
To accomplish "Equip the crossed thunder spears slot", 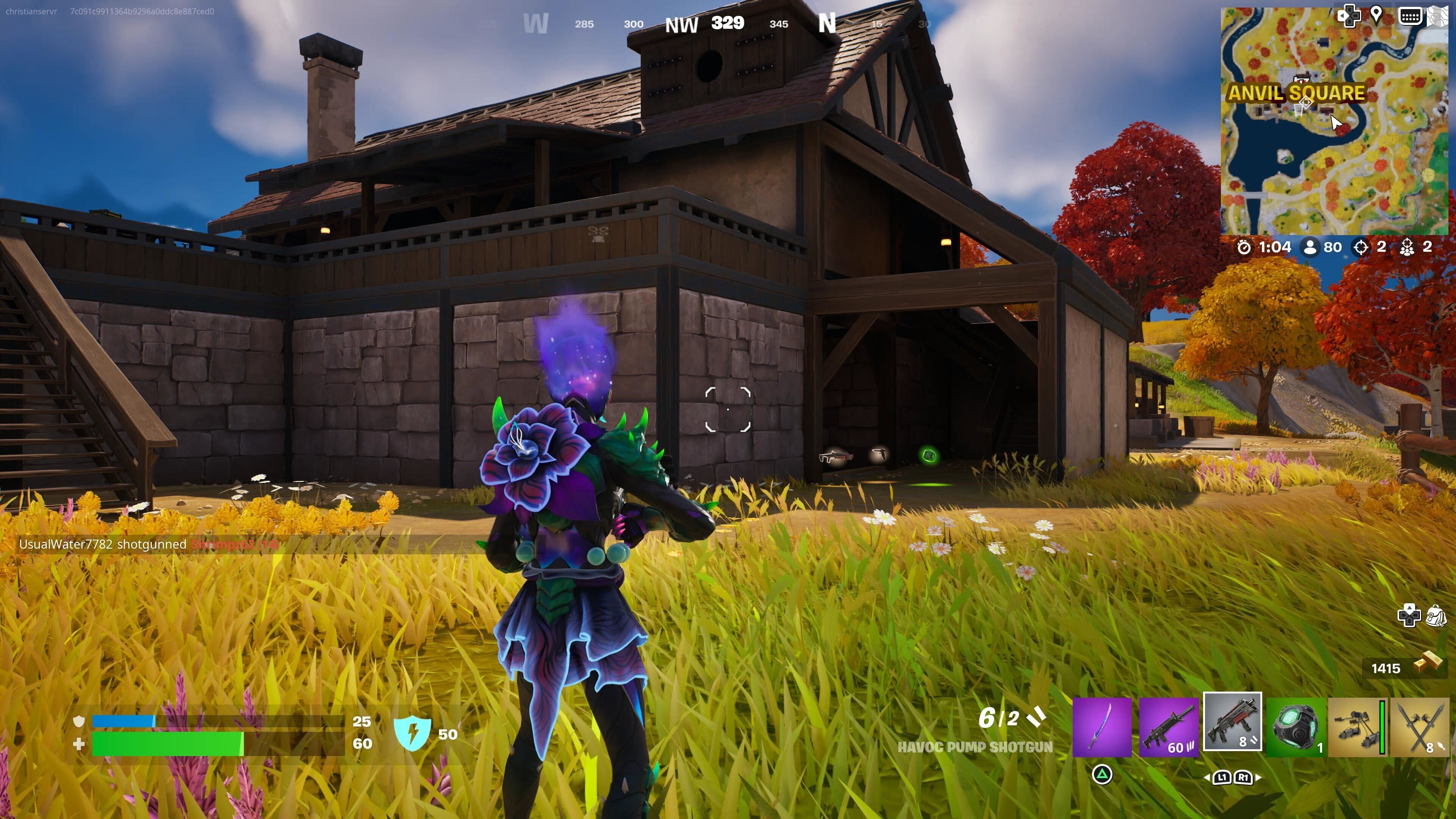I will 1420,727.
